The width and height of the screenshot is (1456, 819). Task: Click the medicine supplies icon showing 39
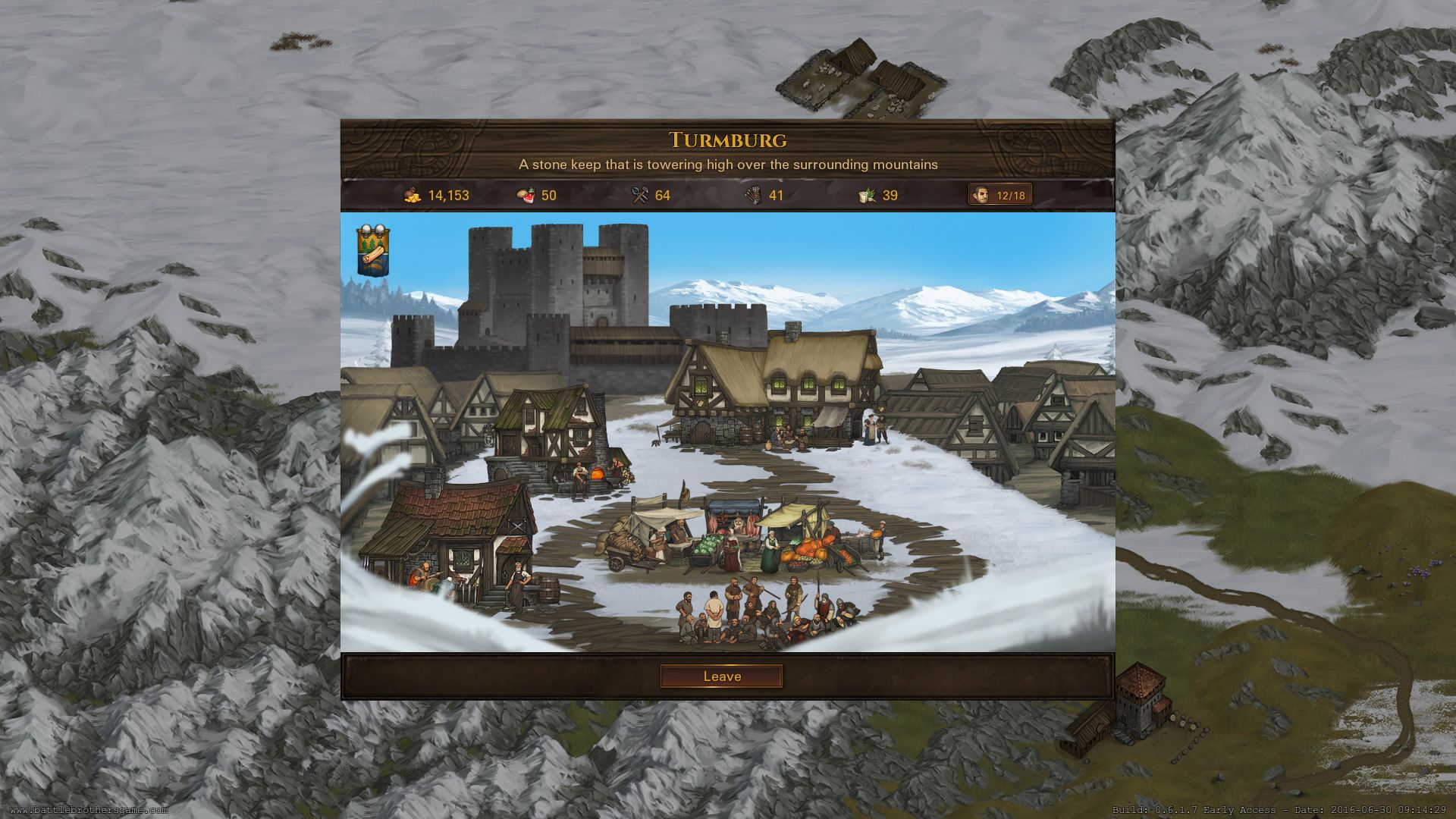tap(867, 195)
